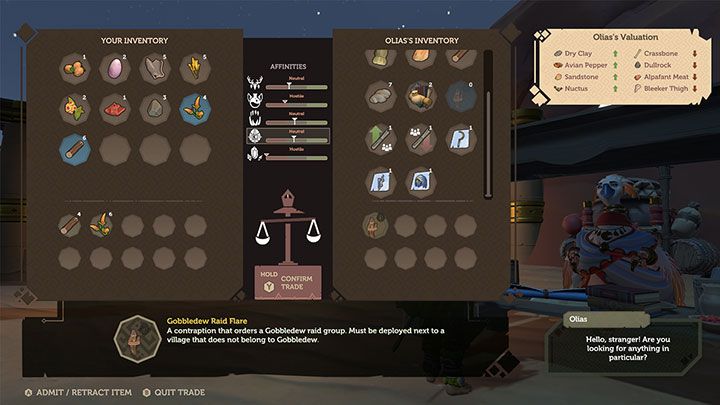
Task: Select the spotted orange fruit slot
Action: pyautogui.click(x=75, y=108)
